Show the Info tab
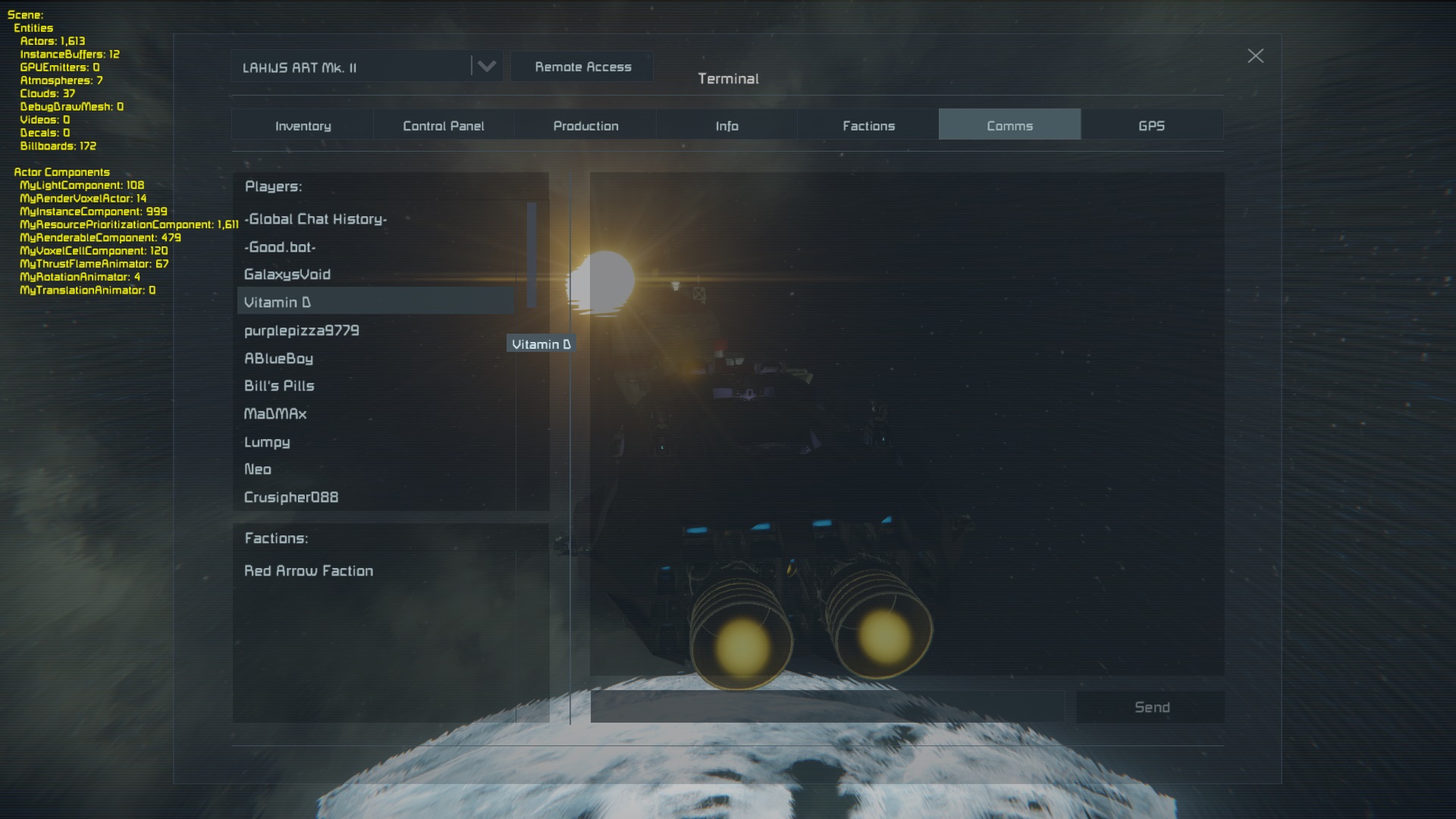This screenshot has width=1456, height=819. coord(726,125)
